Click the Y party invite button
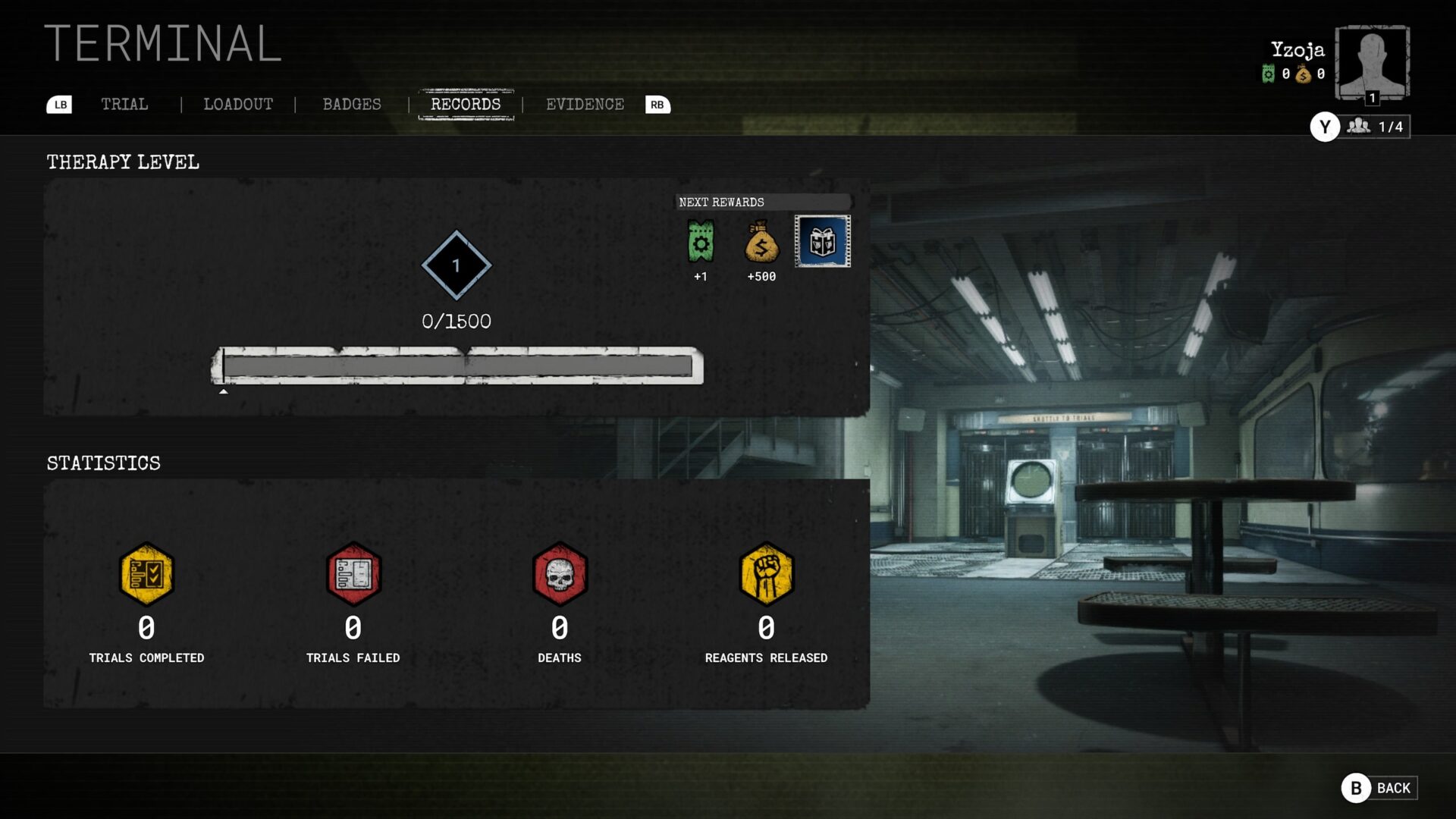This screenshot has width=1456, height=819. point(1324,127)
